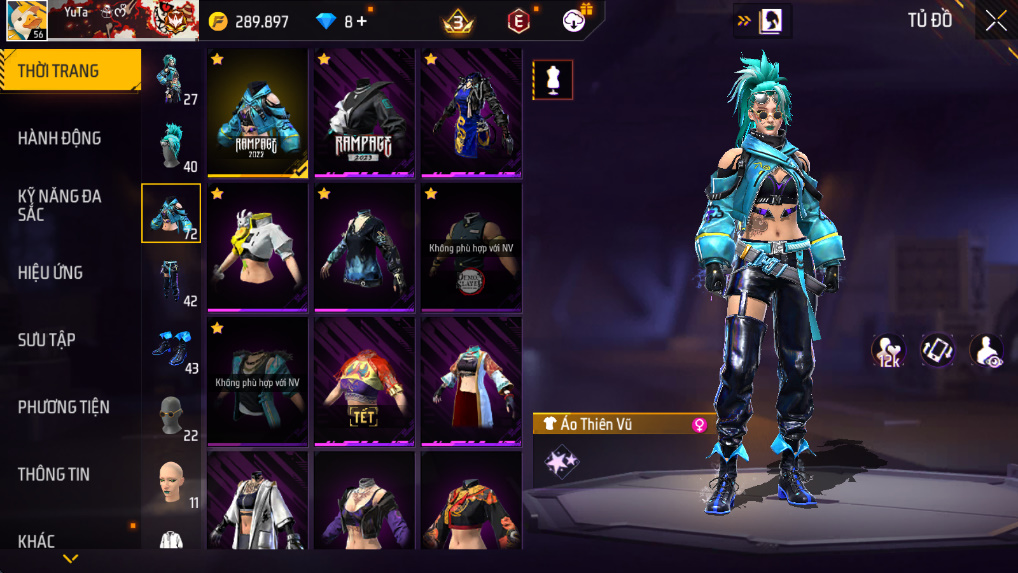Viewport: 1018px width, 573px height.
Task: Close the wardrobe with the X button
Action: click(995, 21)
